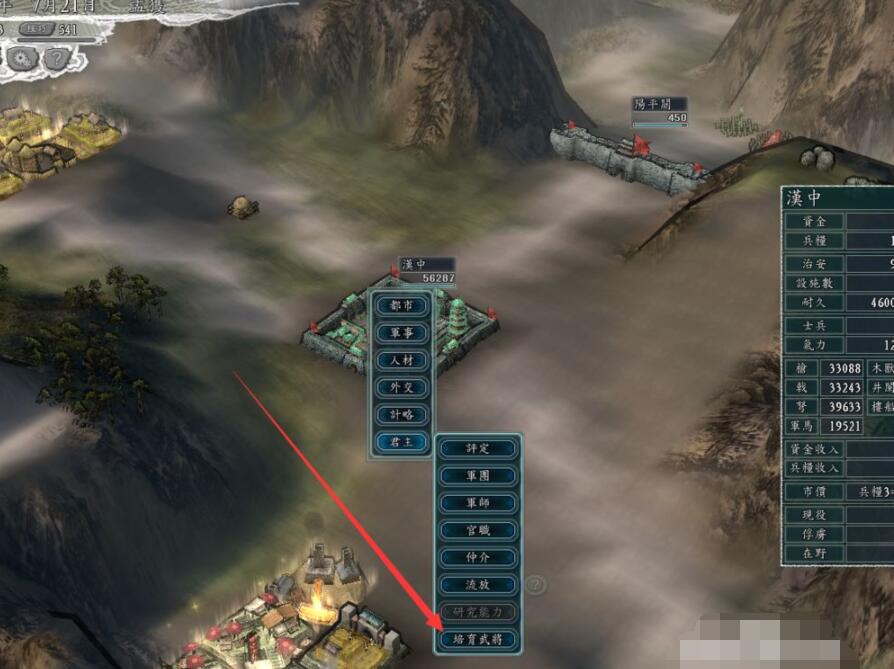Select the 軍師 (Strategist) option
The image size is (894, 669).
coord(478,502)
